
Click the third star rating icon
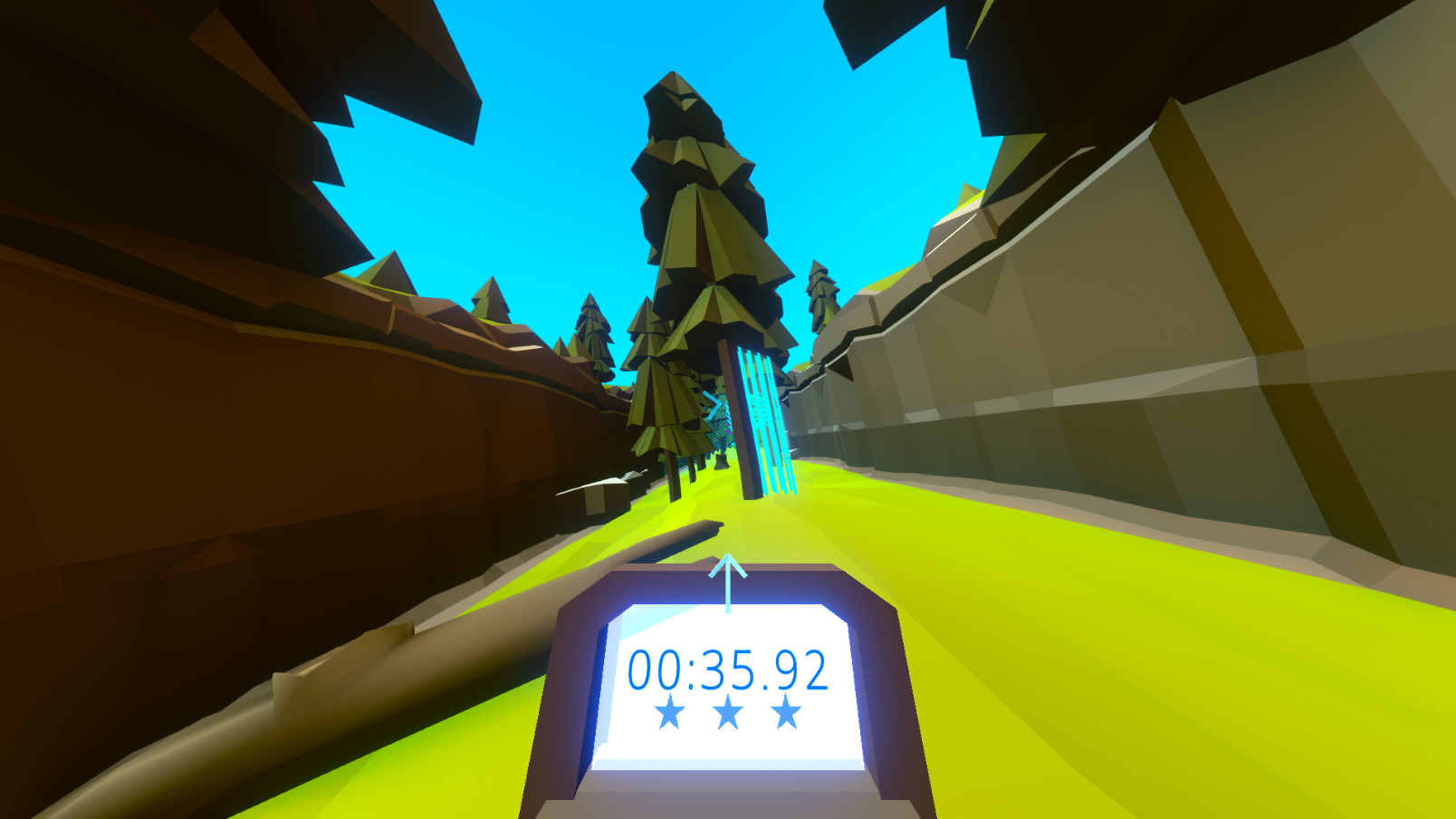tap(785, 715)
